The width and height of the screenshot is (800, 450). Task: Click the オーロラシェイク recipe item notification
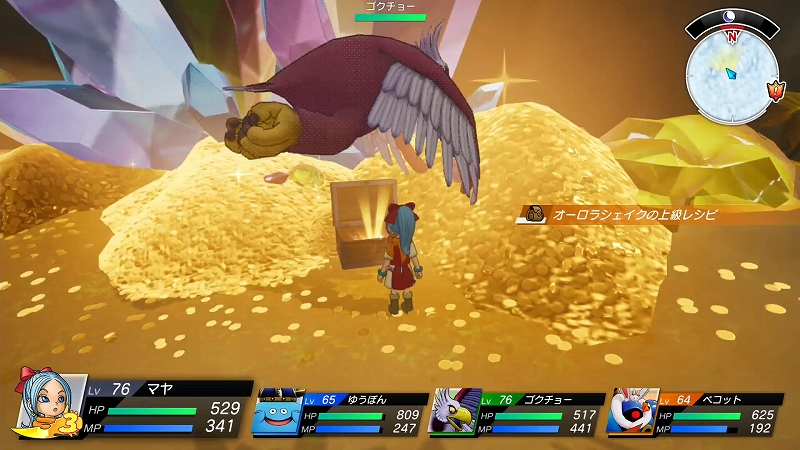pyautogui.click(x=620, y=214)
